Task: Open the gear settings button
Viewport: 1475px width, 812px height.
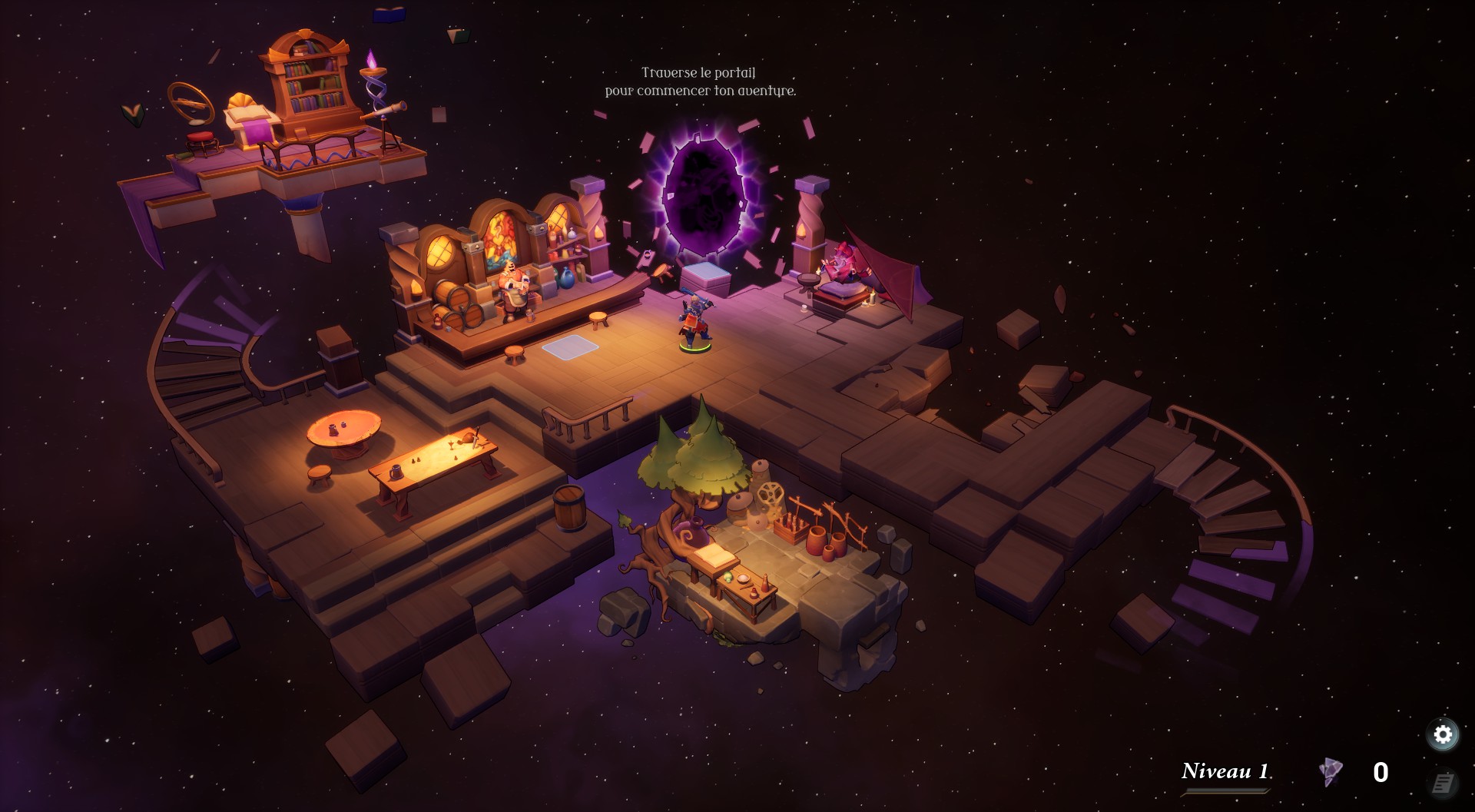Action: coord(1443,734)
